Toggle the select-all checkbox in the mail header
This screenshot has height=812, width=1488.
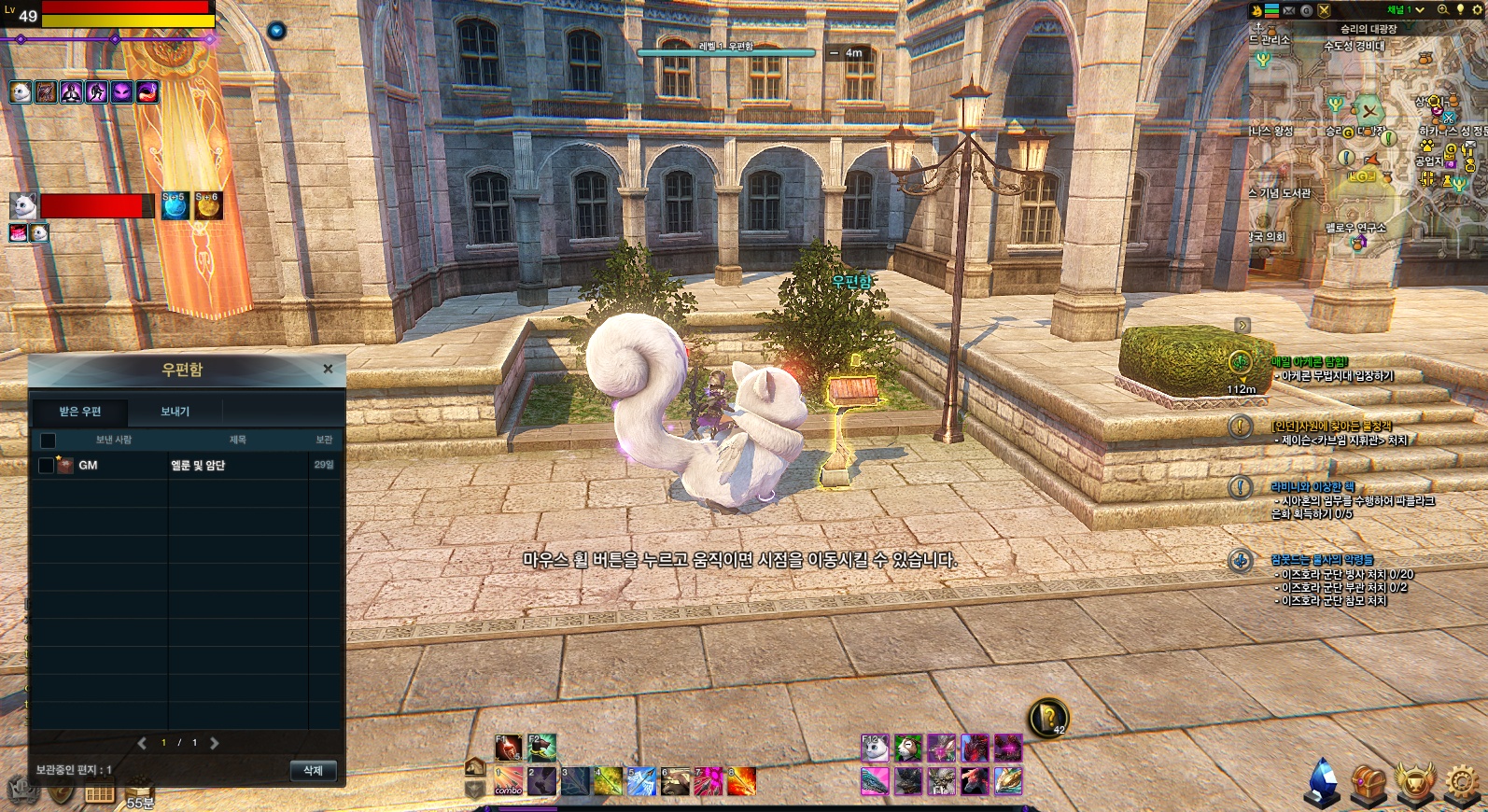[48, 440]
